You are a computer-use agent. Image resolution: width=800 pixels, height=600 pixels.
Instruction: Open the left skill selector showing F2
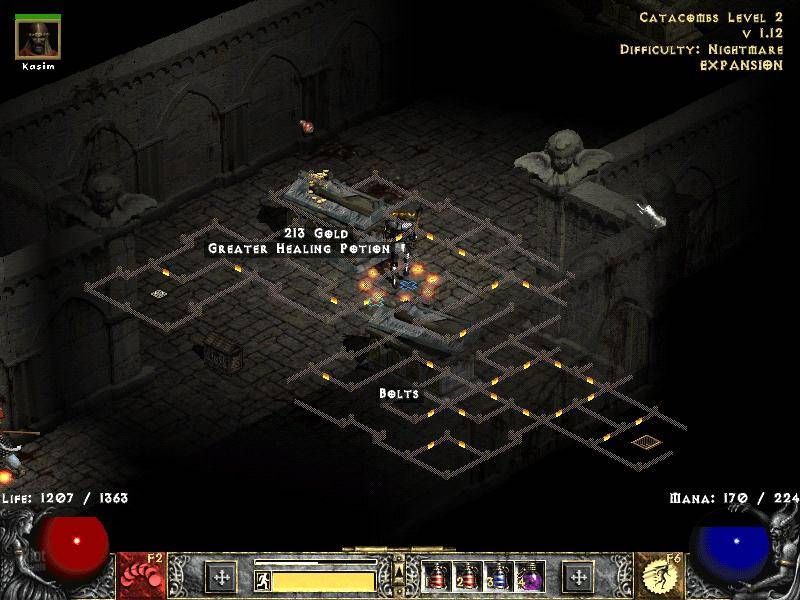(142, 576)
